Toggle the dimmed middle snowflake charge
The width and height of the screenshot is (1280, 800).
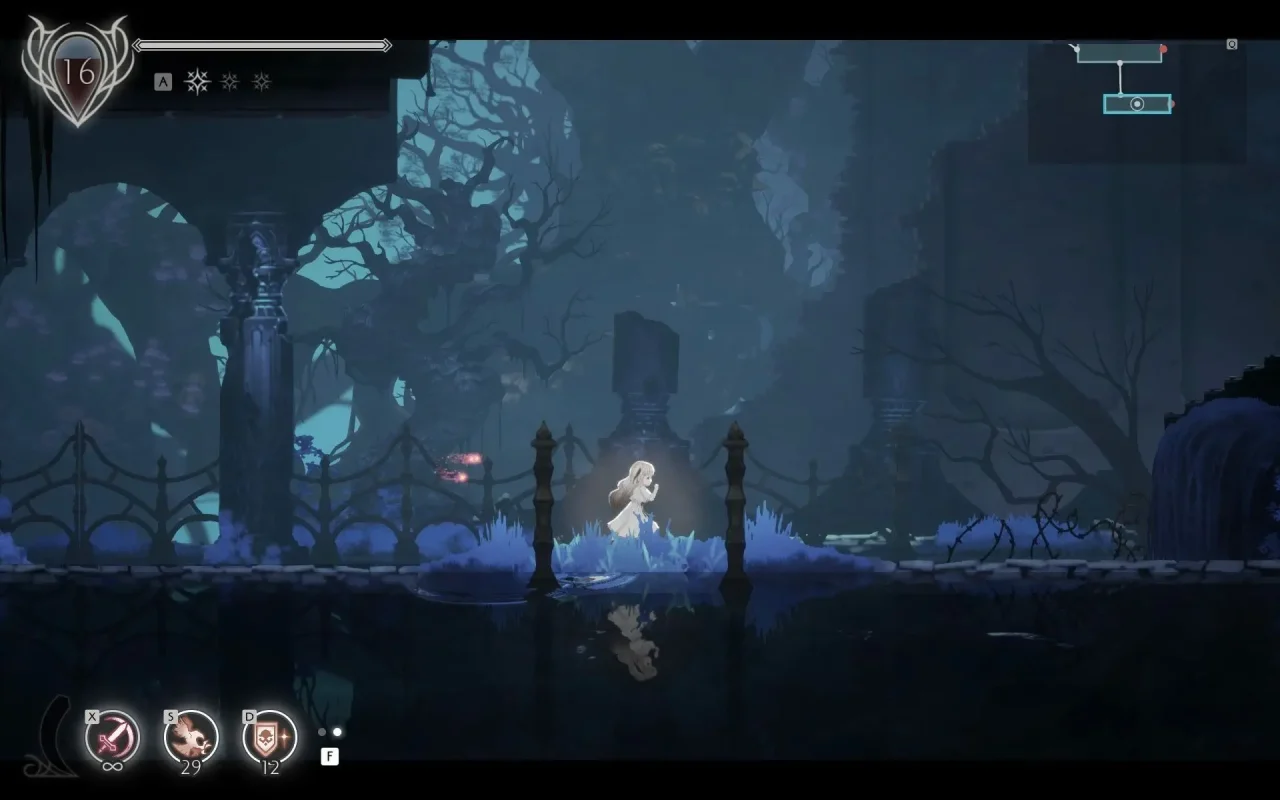tap(229, 81)
